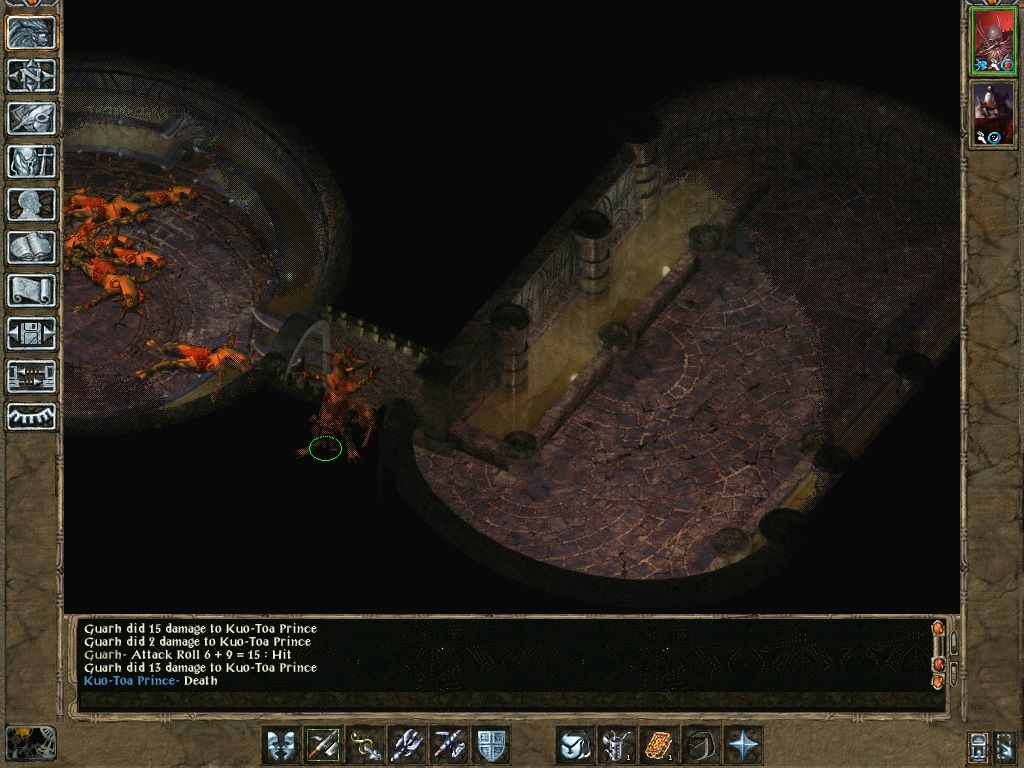Activate the shield guard action icon
1024x768 pixels.
click(491, 745)
